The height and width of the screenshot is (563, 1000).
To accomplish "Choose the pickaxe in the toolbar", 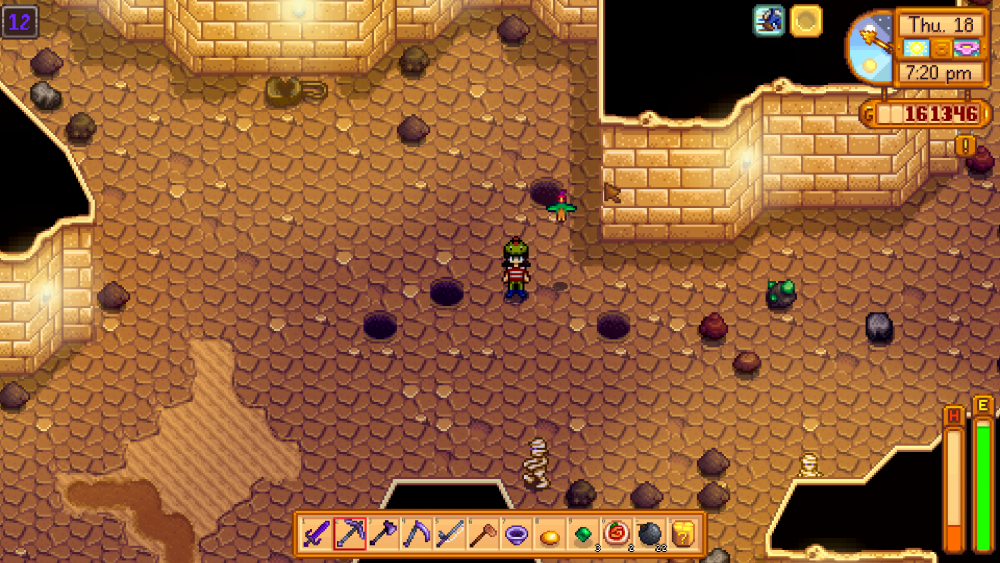I will pos(349,533).
